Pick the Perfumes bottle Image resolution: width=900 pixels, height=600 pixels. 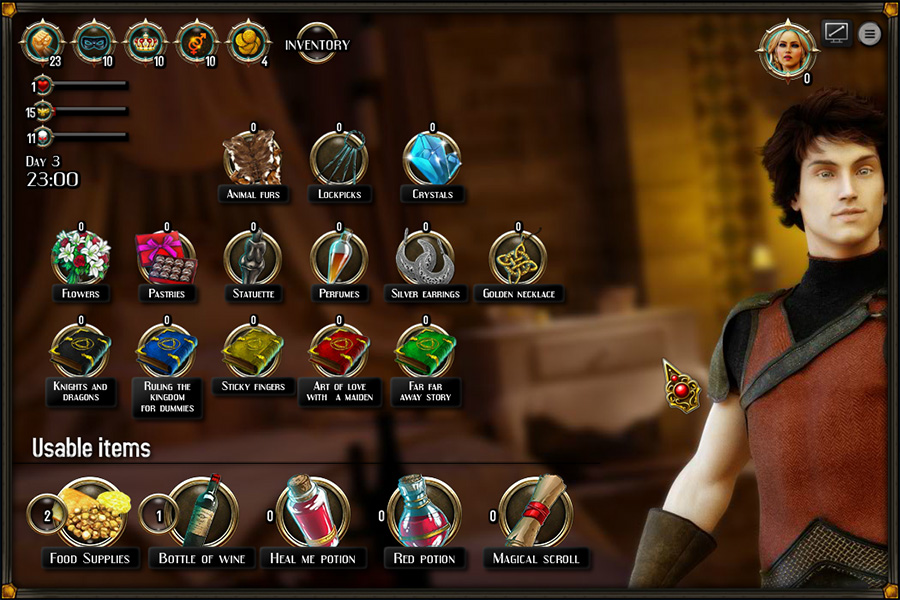click(339, 257)
